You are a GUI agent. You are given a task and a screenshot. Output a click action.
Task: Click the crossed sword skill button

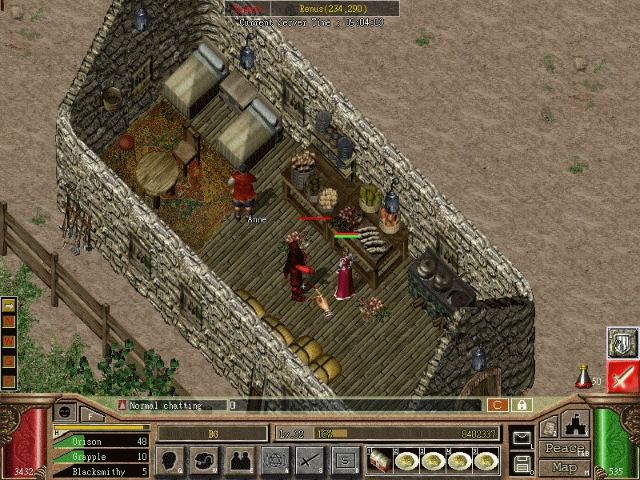tap(310, 461)
